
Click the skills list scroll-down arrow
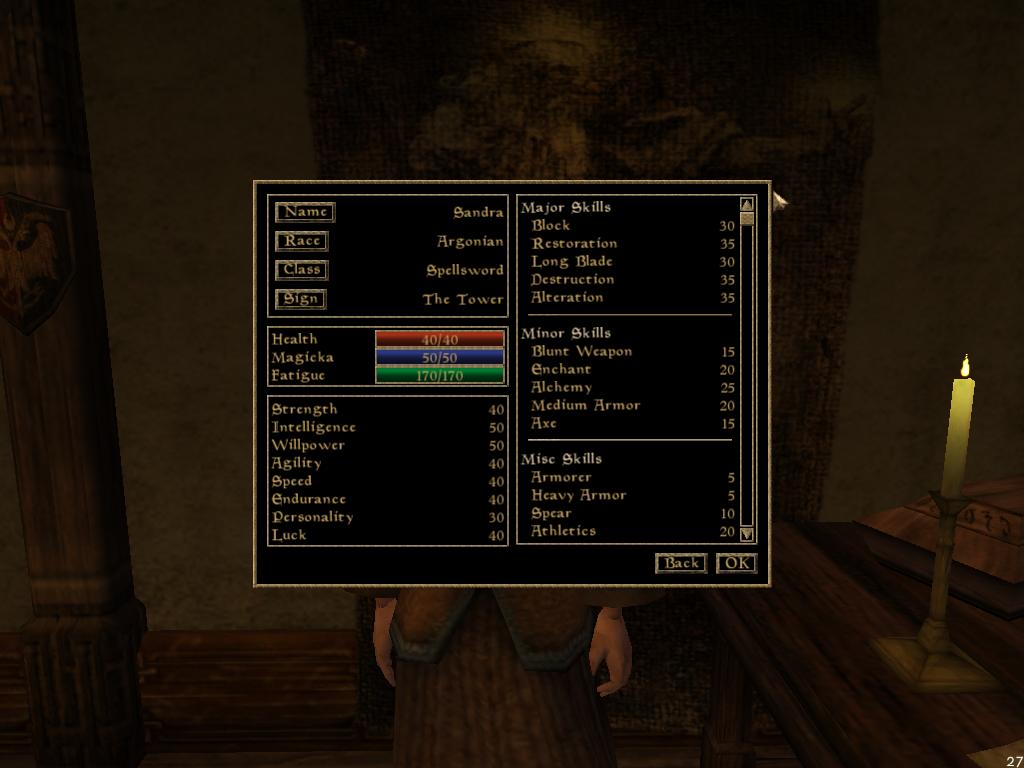pos(746,534)
